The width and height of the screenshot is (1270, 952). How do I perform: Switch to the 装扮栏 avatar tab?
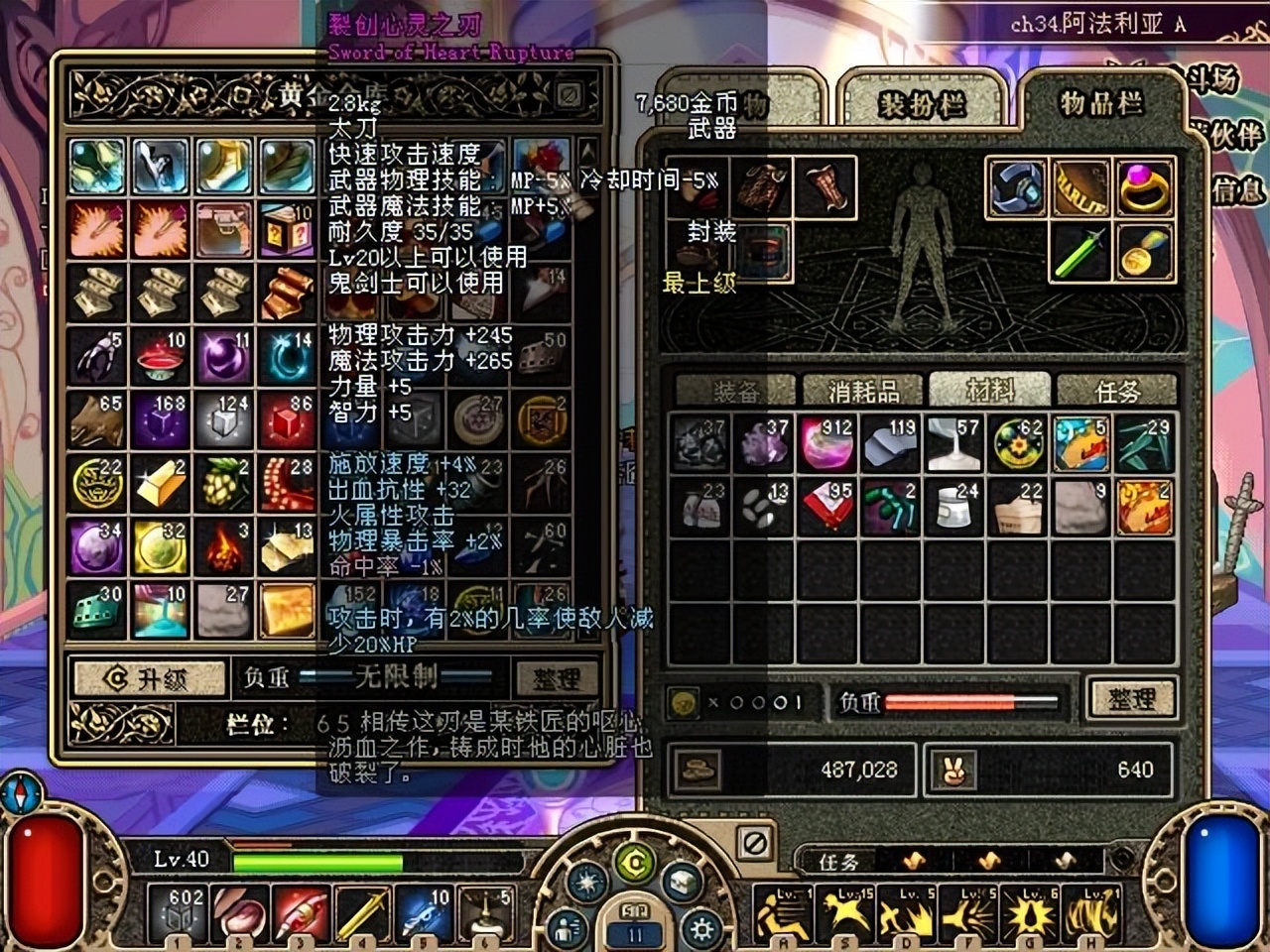(x=922, y=104)
